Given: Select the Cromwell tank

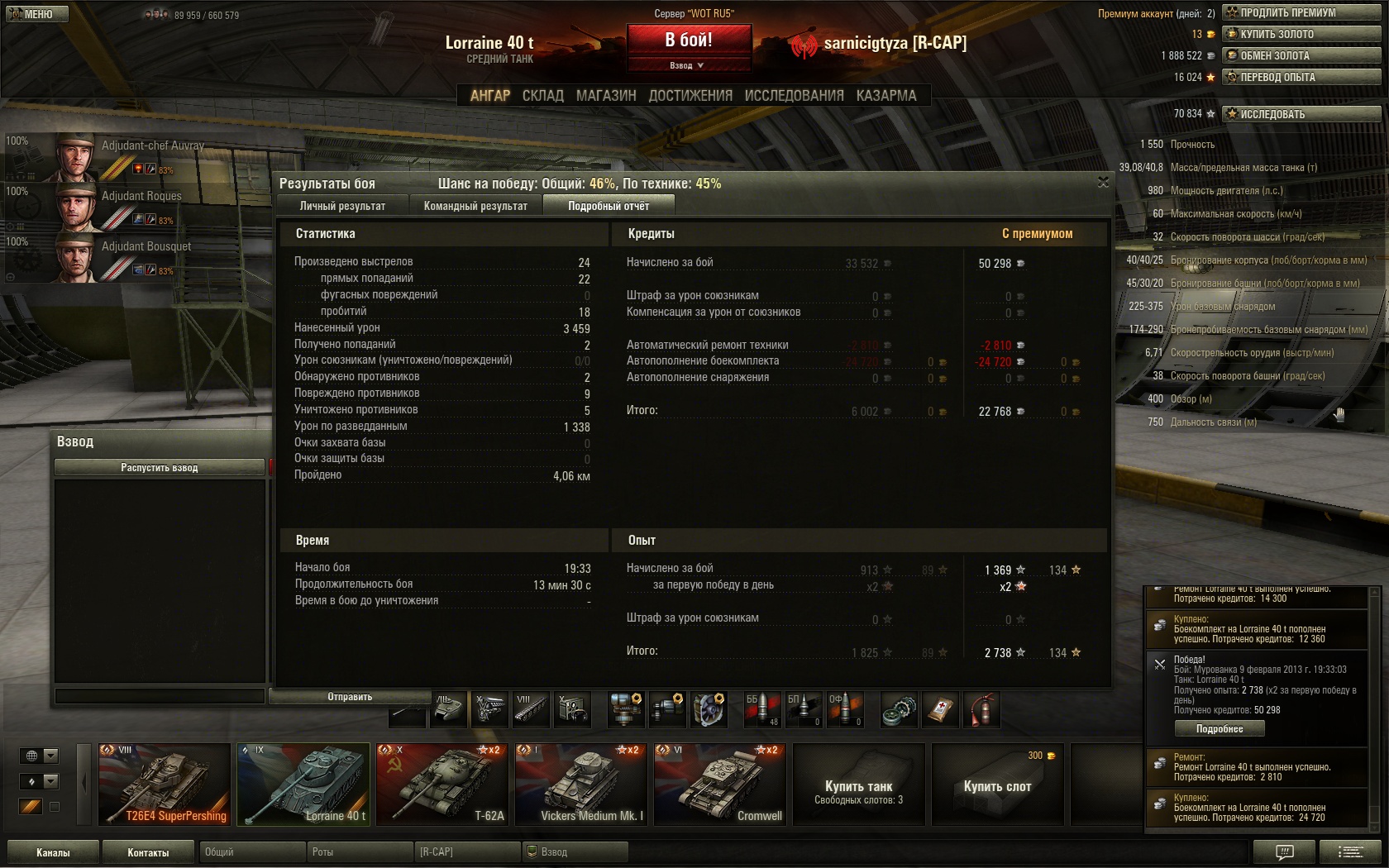Looking at the screenshot, I should coord(719,785).
